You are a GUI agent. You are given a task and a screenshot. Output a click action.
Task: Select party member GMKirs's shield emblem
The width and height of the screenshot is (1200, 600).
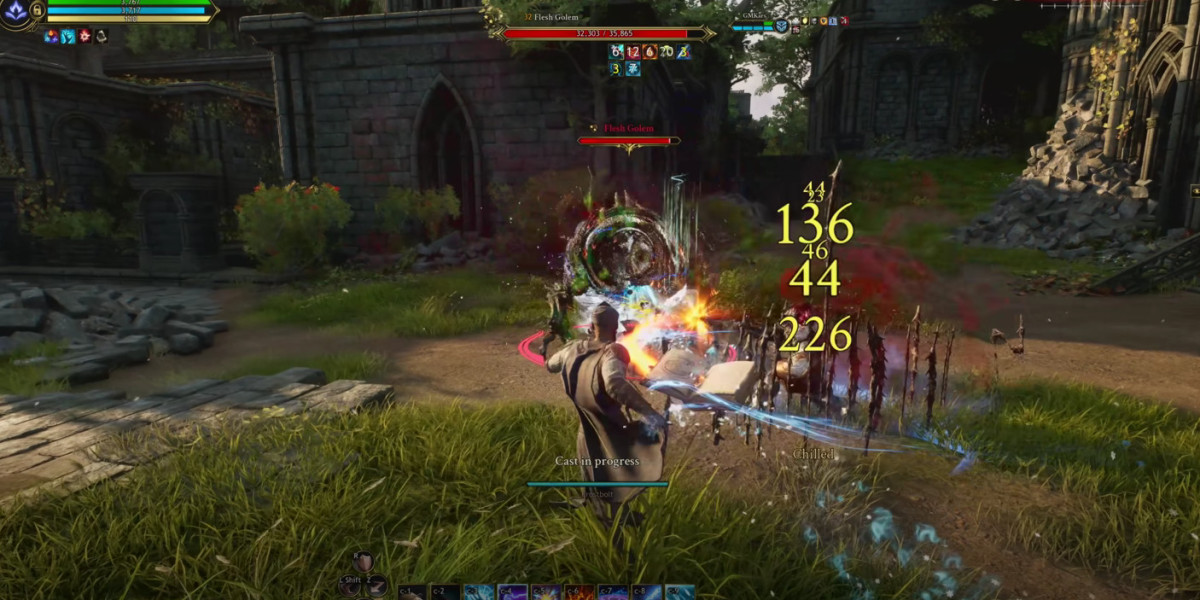[781, 26]
